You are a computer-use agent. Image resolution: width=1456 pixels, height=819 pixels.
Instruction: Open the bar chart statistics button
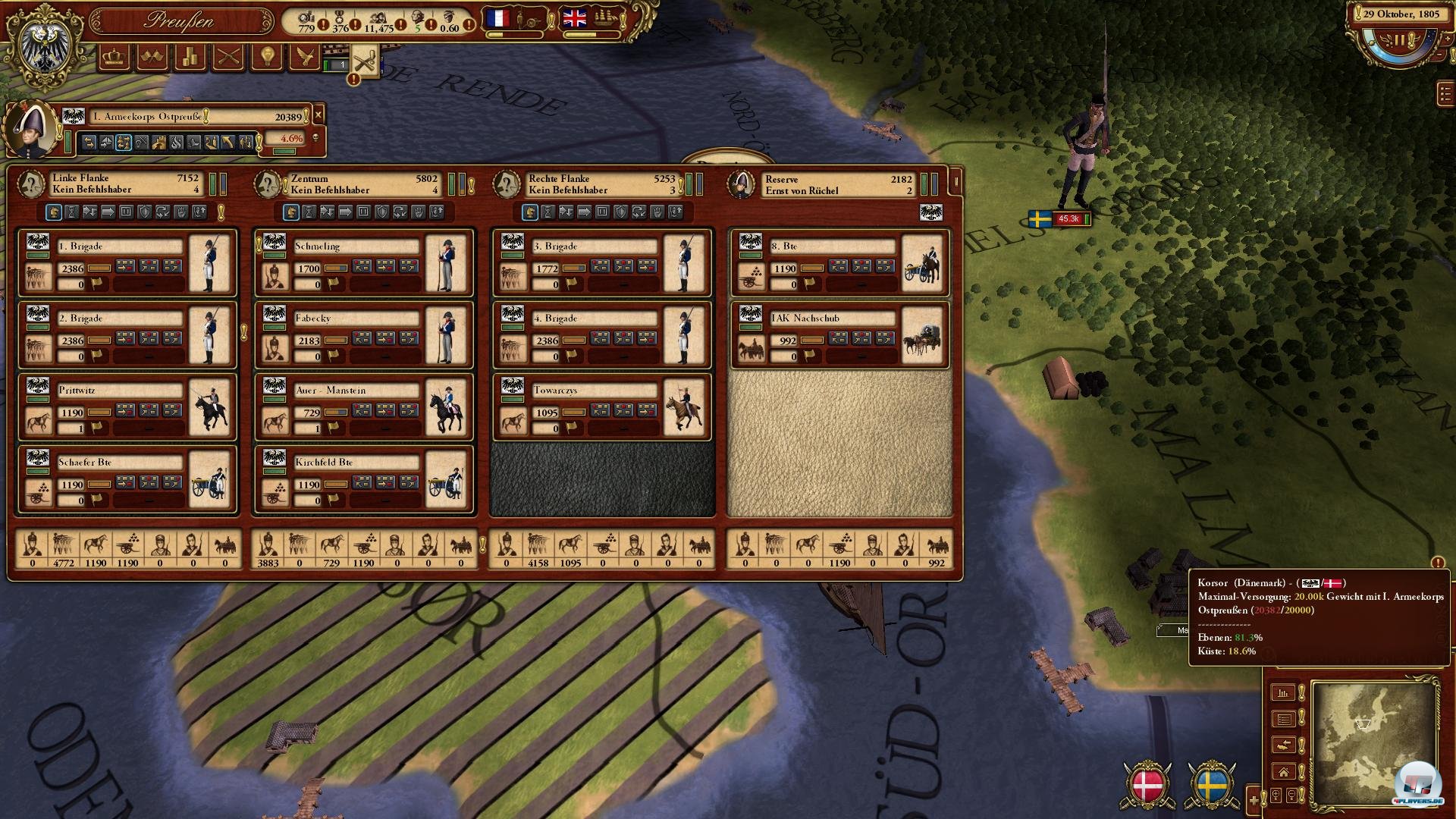point(1283,692)
